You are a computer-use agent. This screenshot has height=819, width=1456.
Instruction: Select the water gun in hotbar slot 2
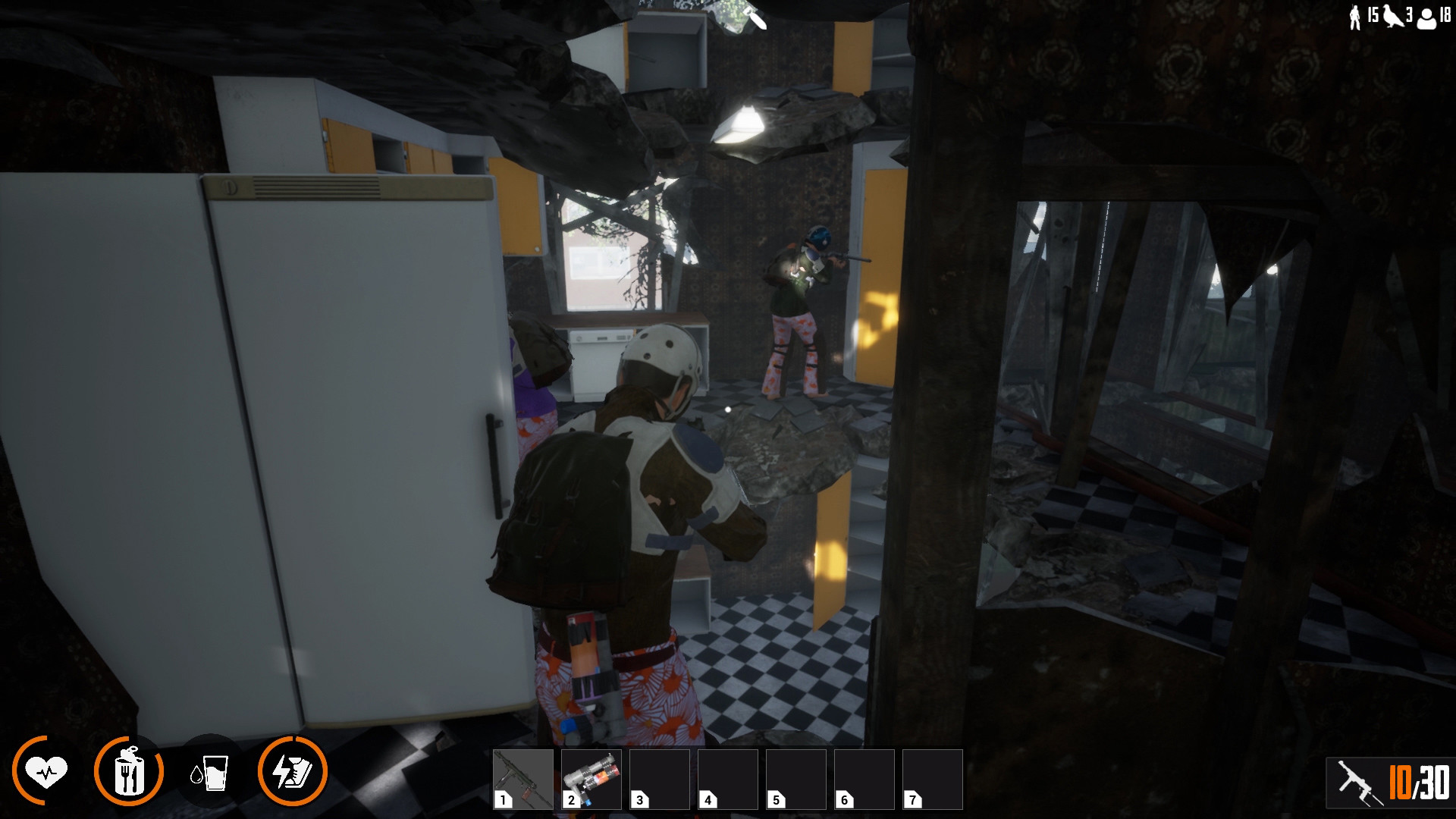[591, 778]
